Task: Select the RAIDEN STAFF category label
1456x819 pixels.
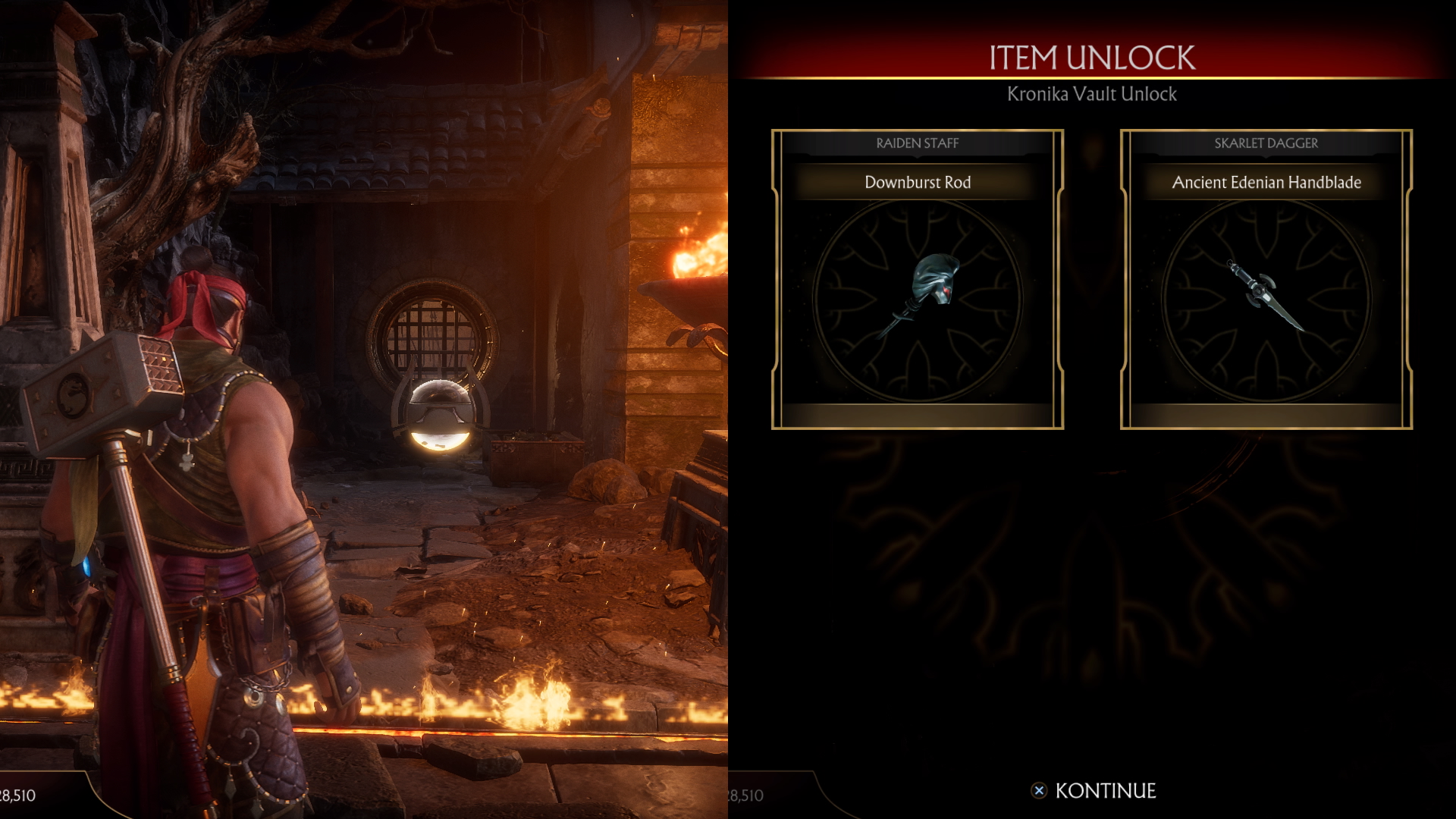Action: click(916, 143)
